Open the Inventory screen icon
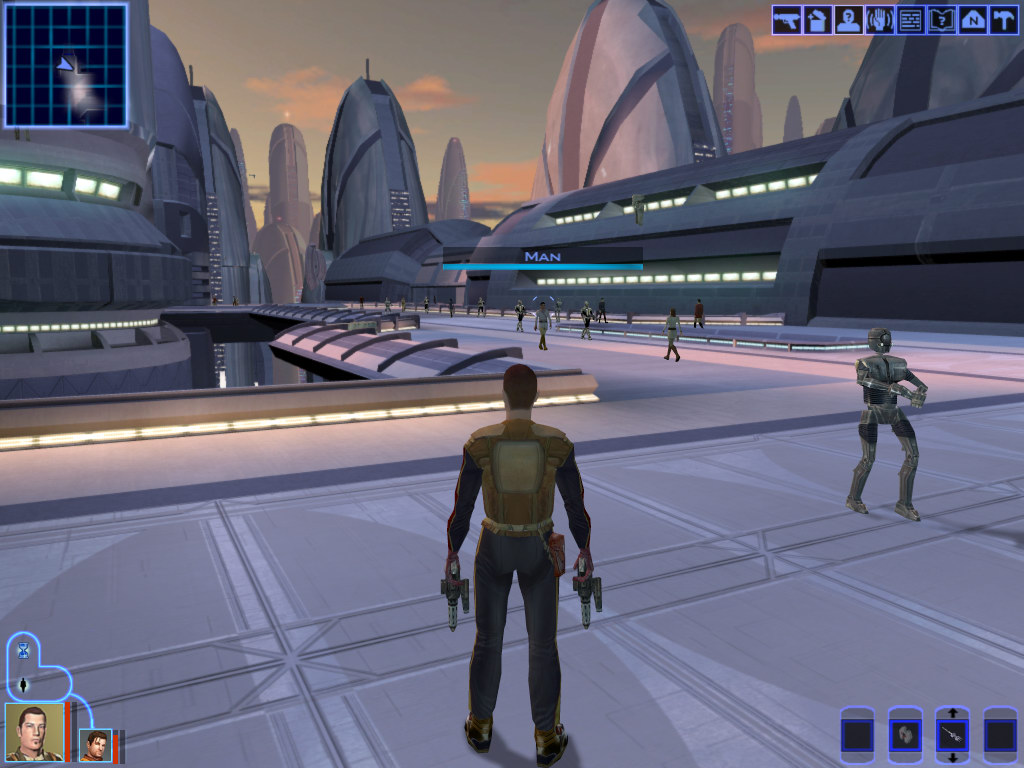The image size is (1024, 768). click(x=818, y=20)
